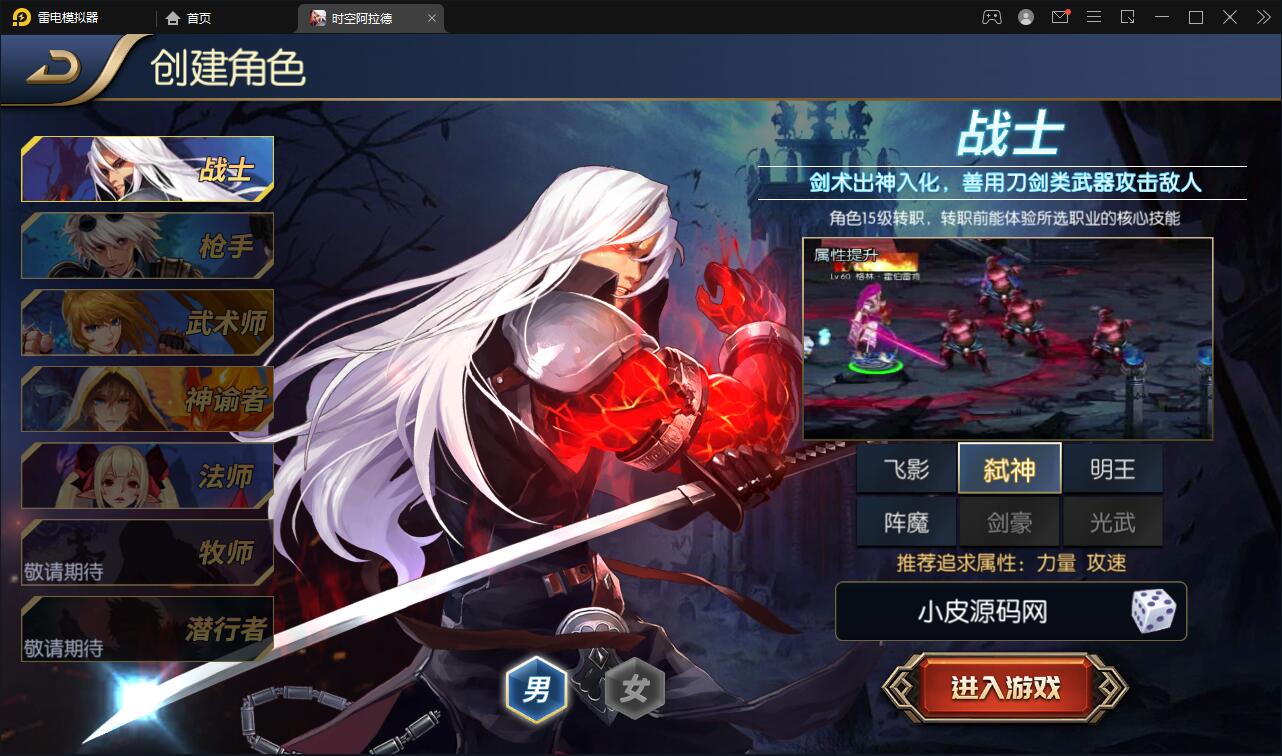The height and width of the screenshot is (756, 1282).
Task: Expand the toolbar overflow double-arrow icon
Action: 1262,17
